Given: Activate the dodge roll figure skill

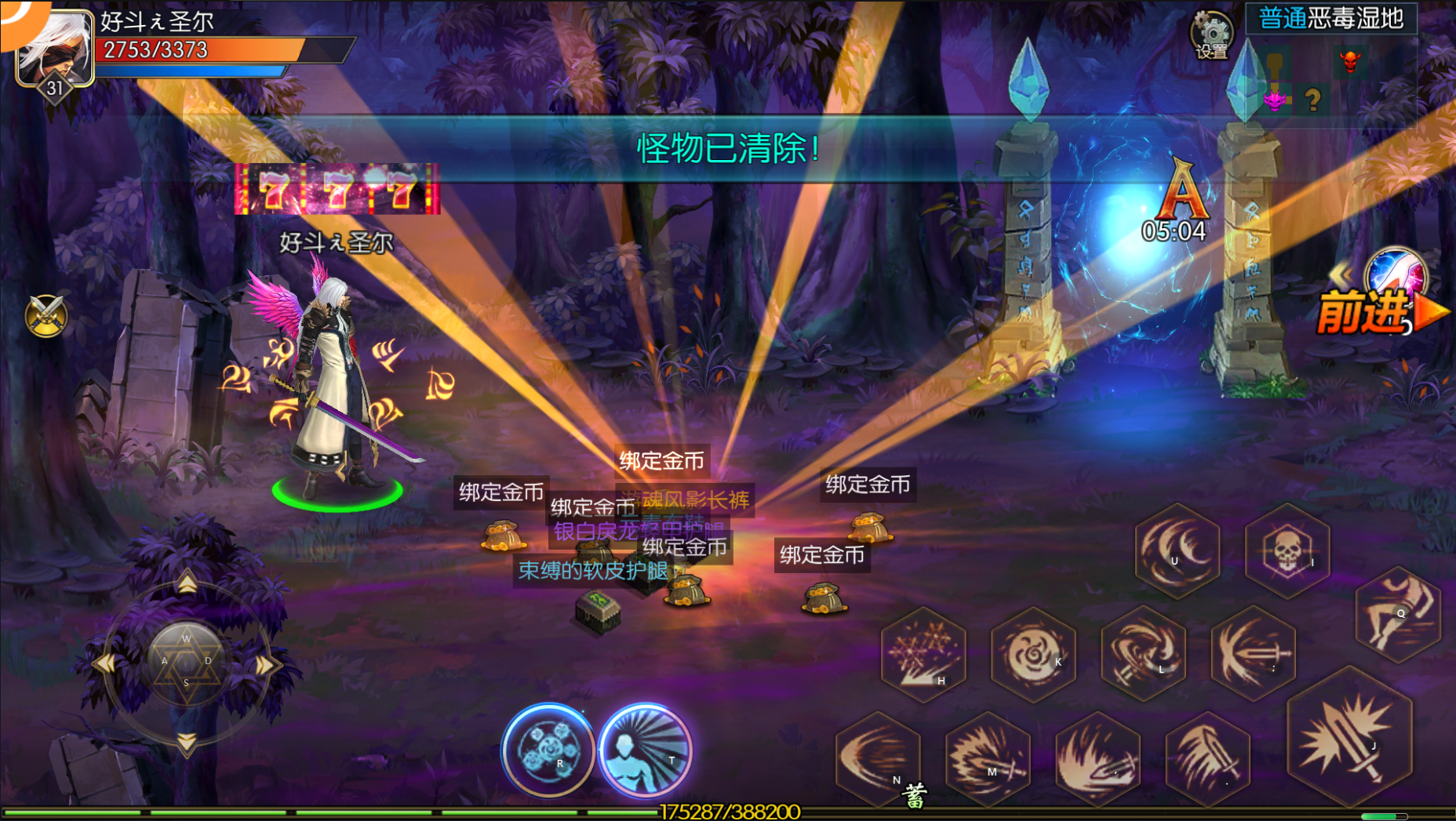Looking at the screenshot, I should (x=1398, y=614).
